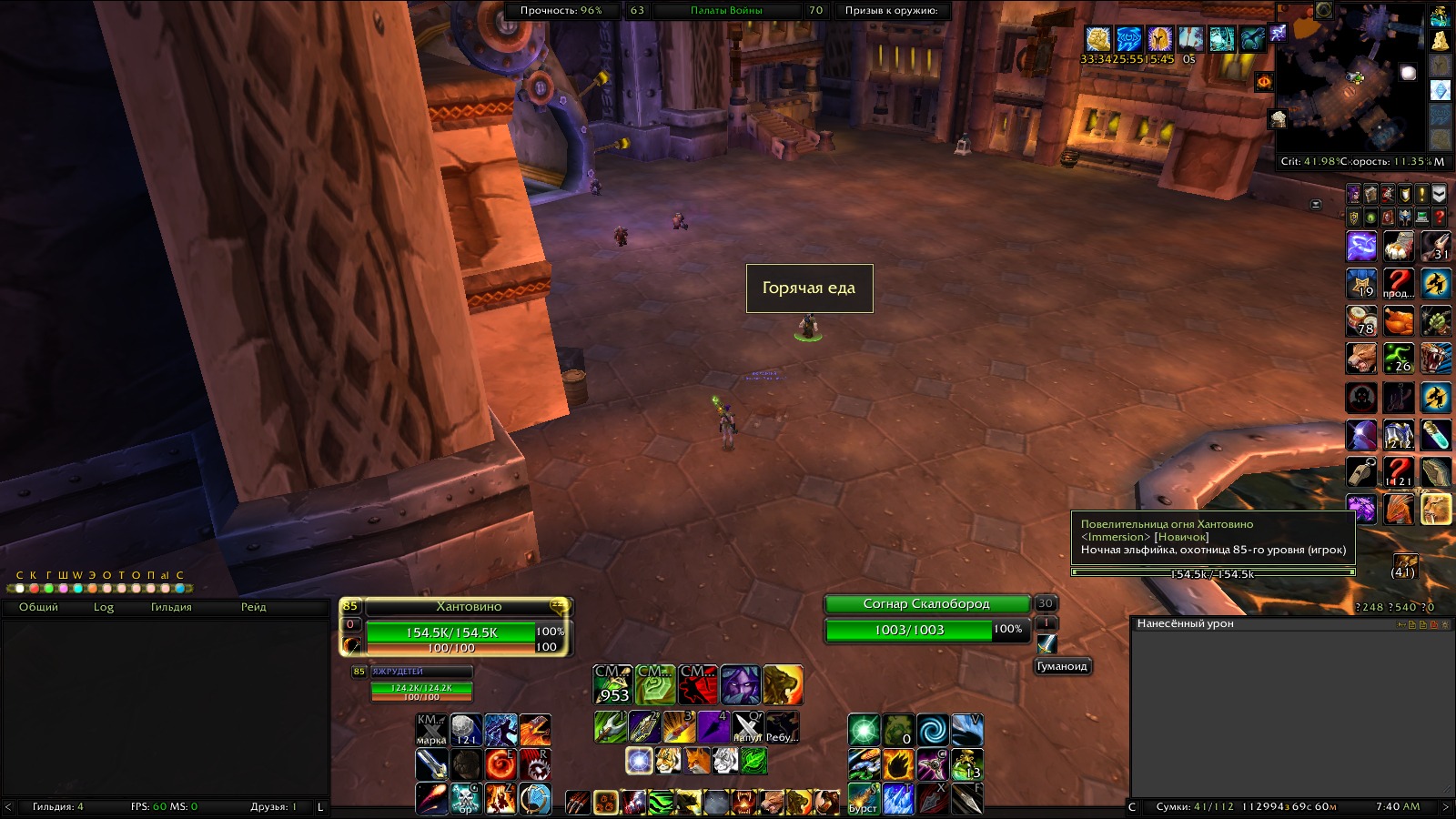
Task: Select the Гильдия chat tab
Action: point(171,607)
